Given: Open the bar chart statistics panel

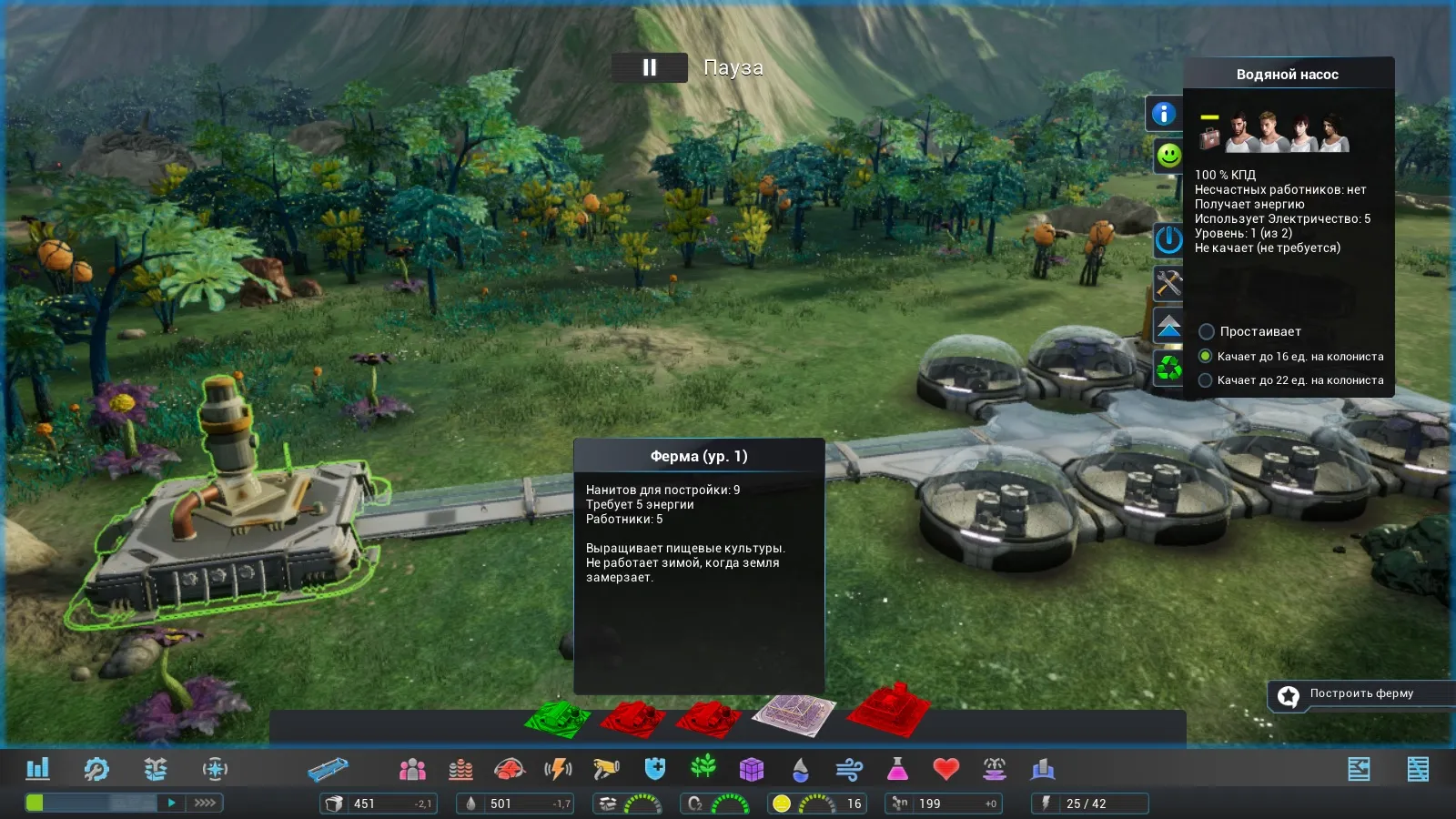Looking at the screenshot, I should coord(37,769).
